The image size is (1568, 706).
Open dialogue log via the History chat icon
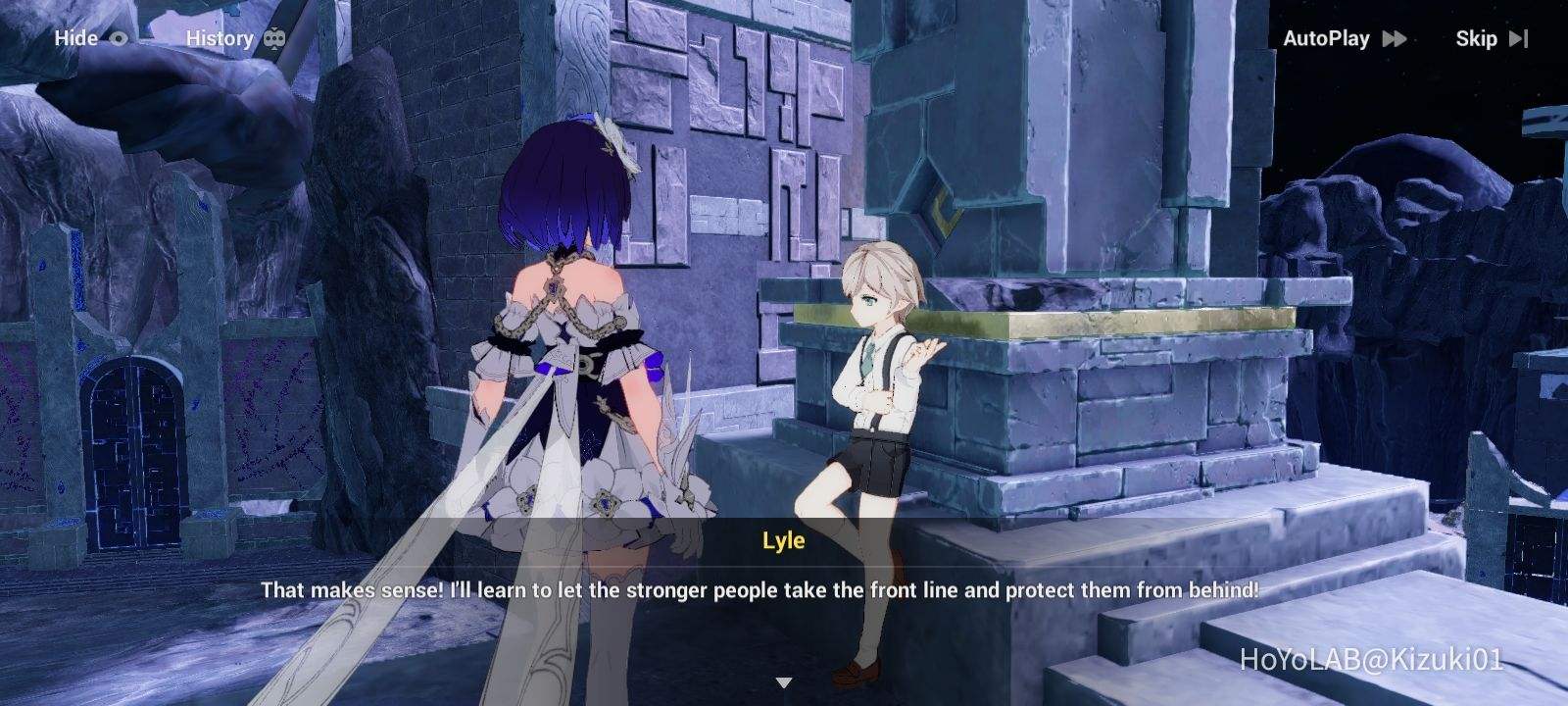pyautogui.click(x=272, y=38)
